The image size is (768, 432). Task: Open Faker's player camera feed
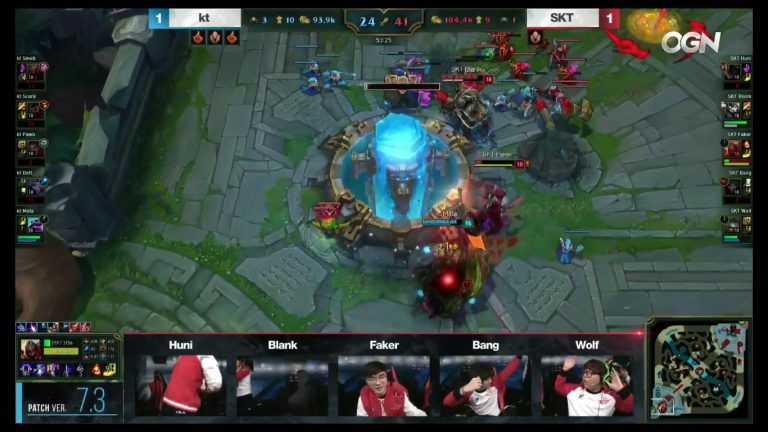[x=384, y=385]
